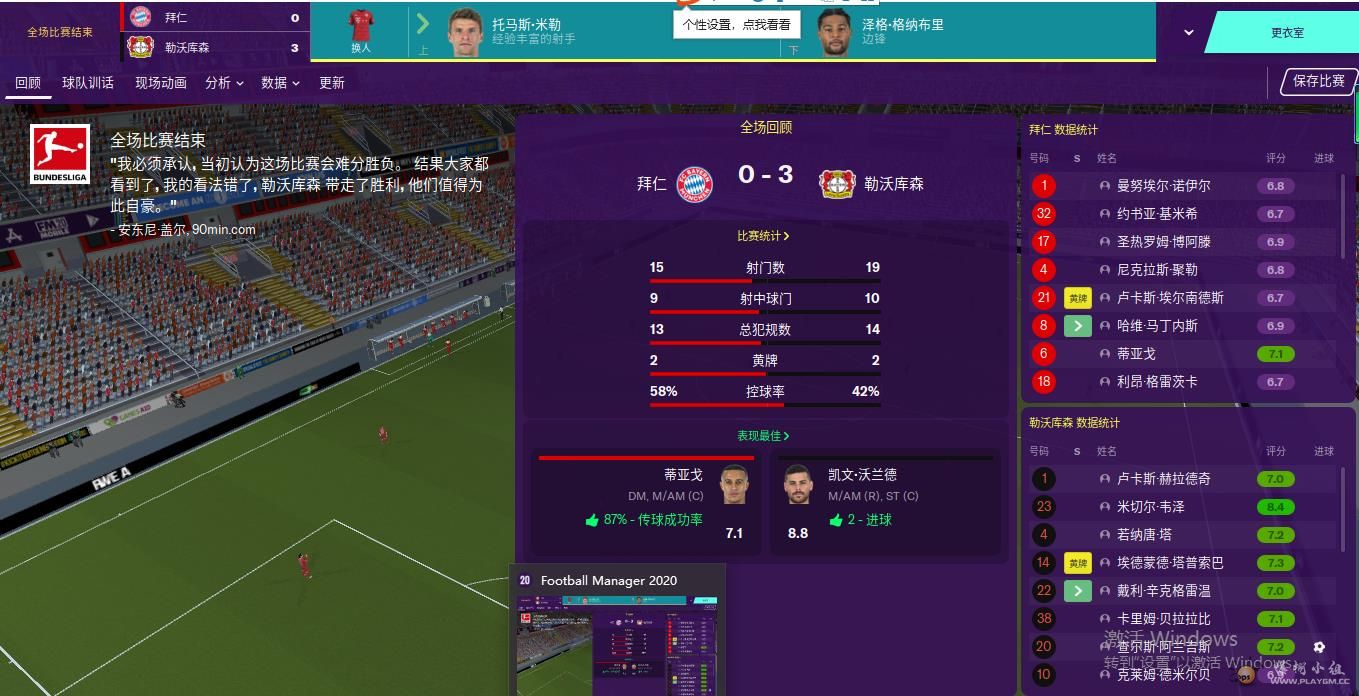Viewport: 1359px width, 696px height.
Task: Switch to the 回顾 review tab
Action: 28,83
